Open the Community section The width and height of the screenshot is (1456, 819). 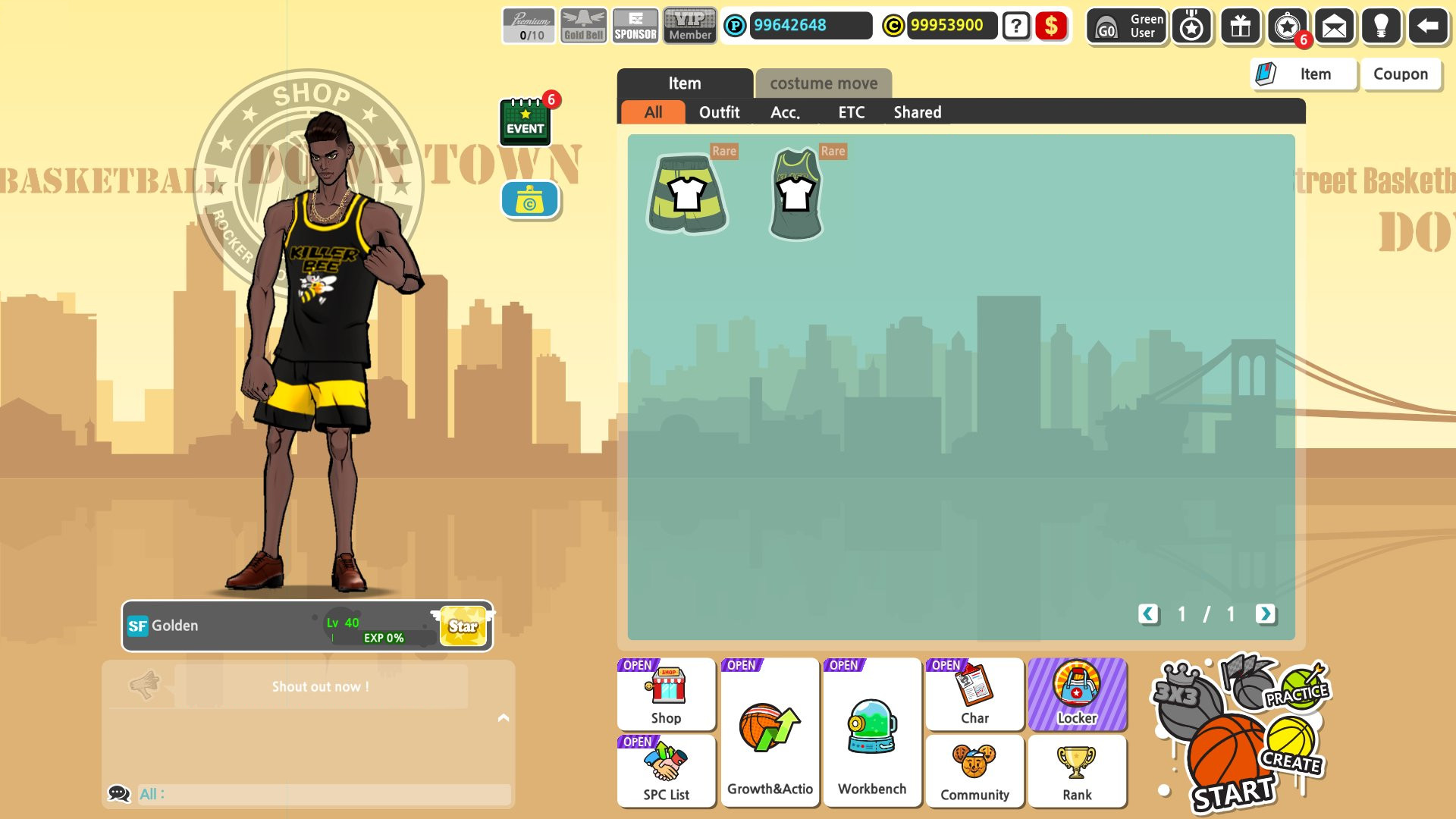(x=974, y=771)
